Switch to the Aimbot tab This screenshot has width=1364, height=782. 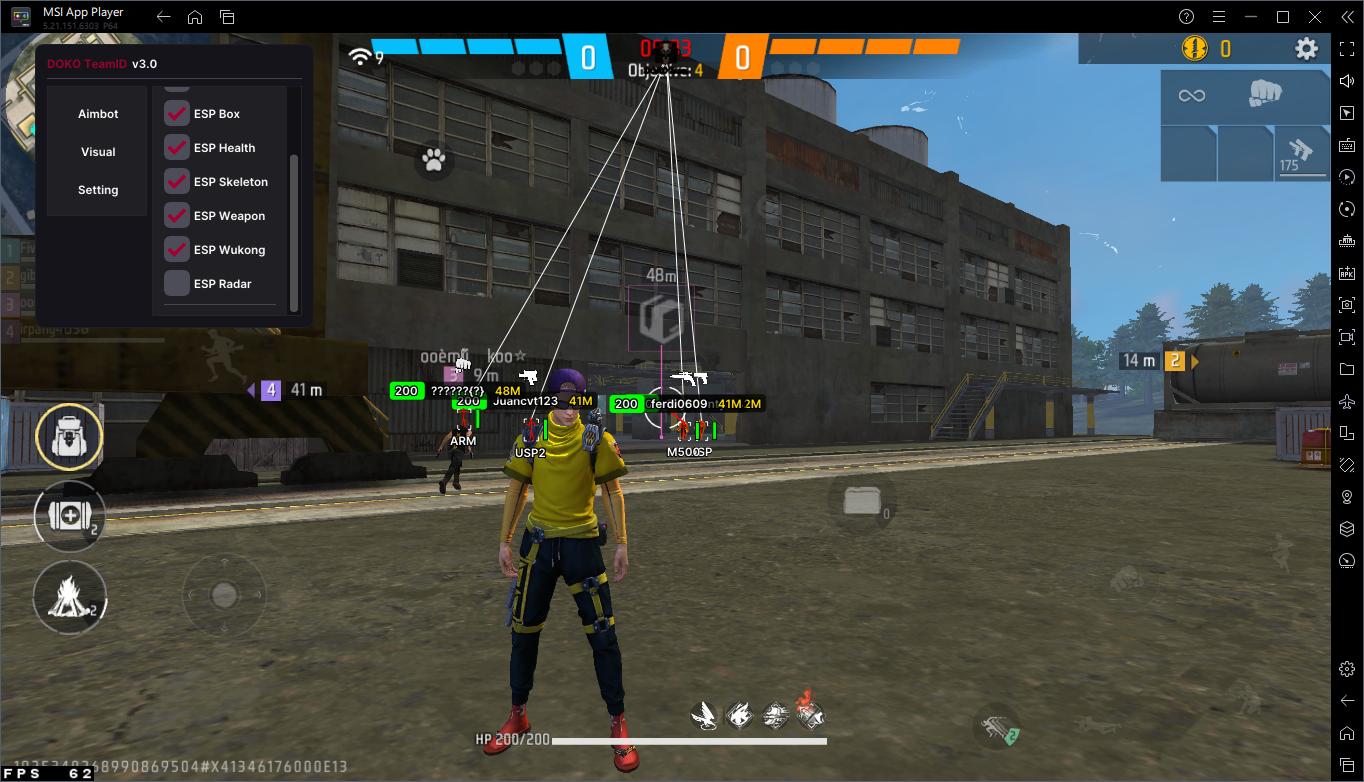98,114
